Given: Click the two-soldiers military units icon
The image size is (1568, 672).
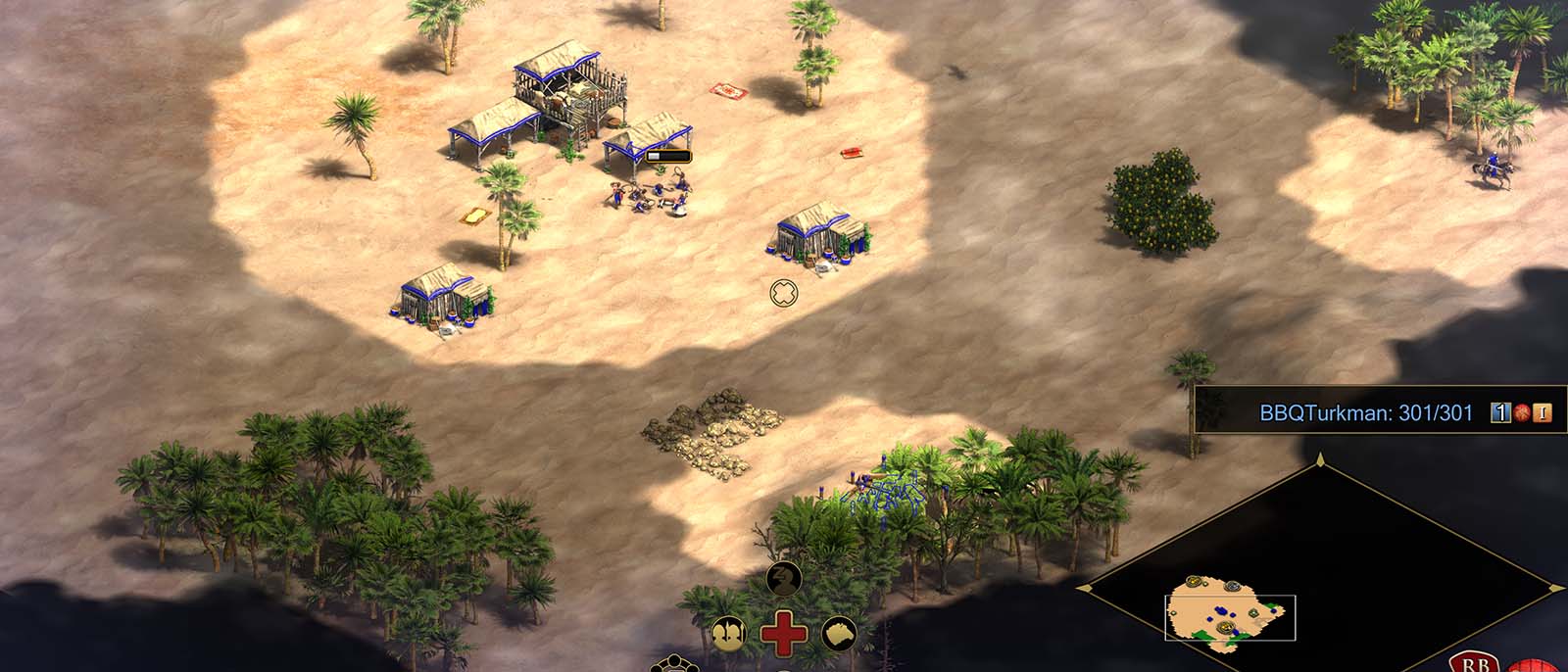Looking at the screenshot, I should [727, 634].
